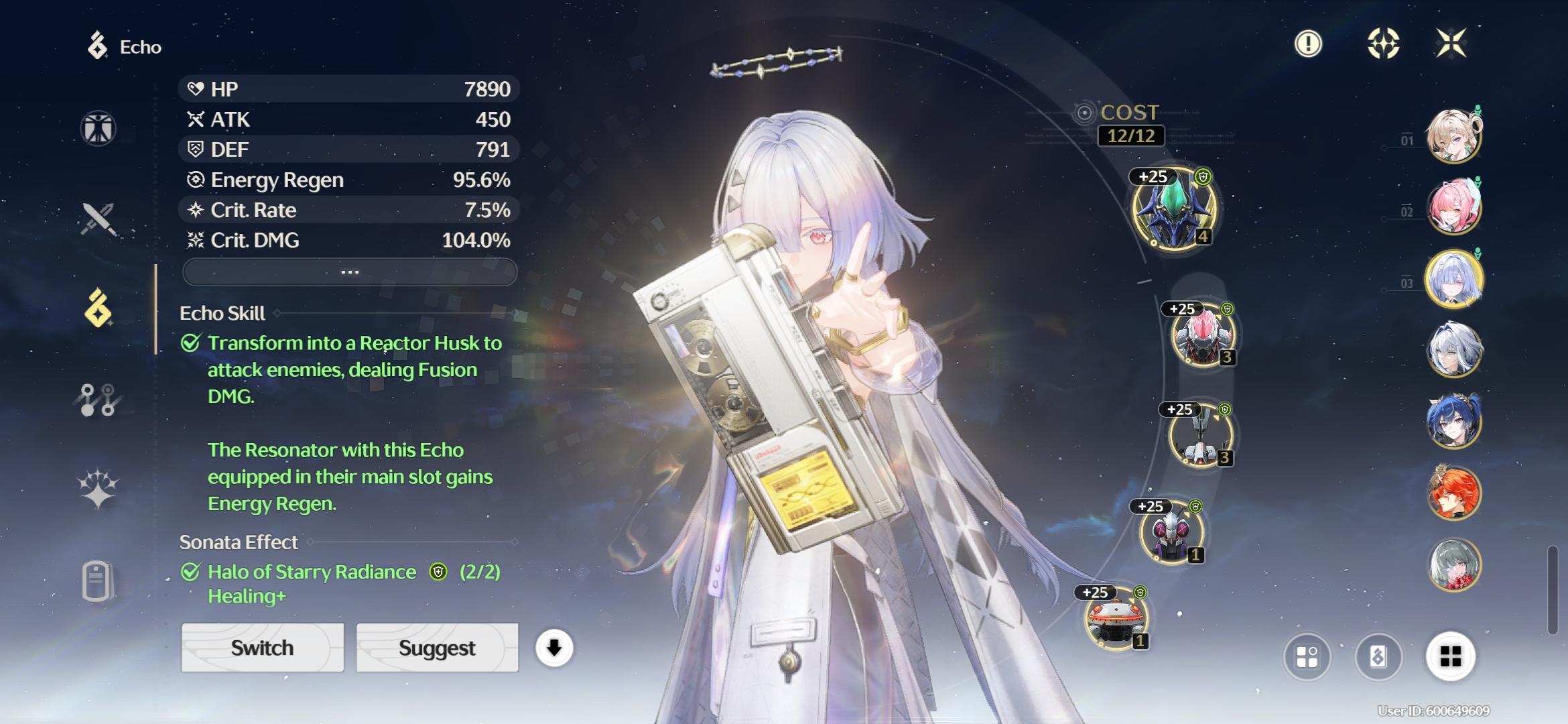
Task: Open the Weapon tab with crossed swords
Action: [x=99, y=219]
